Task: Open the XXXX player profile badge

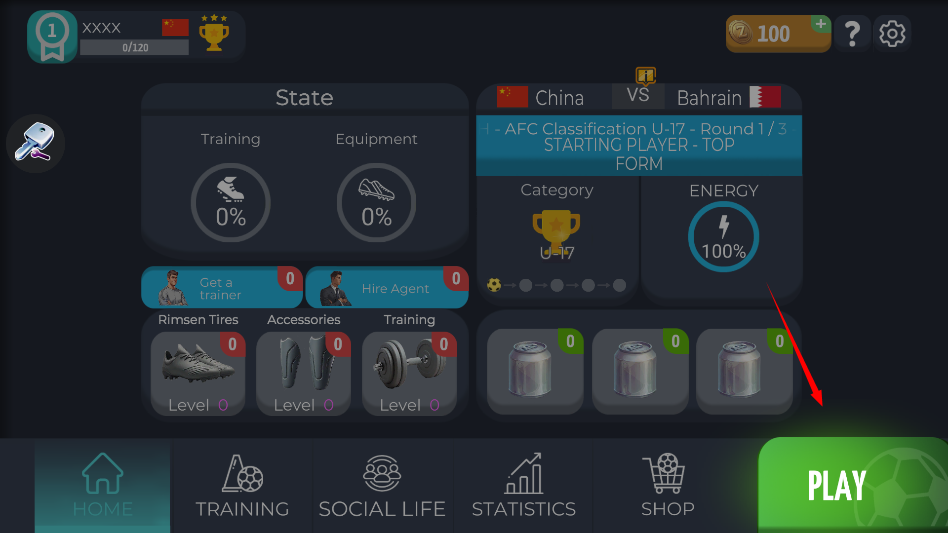Action: tap(52, 37)
